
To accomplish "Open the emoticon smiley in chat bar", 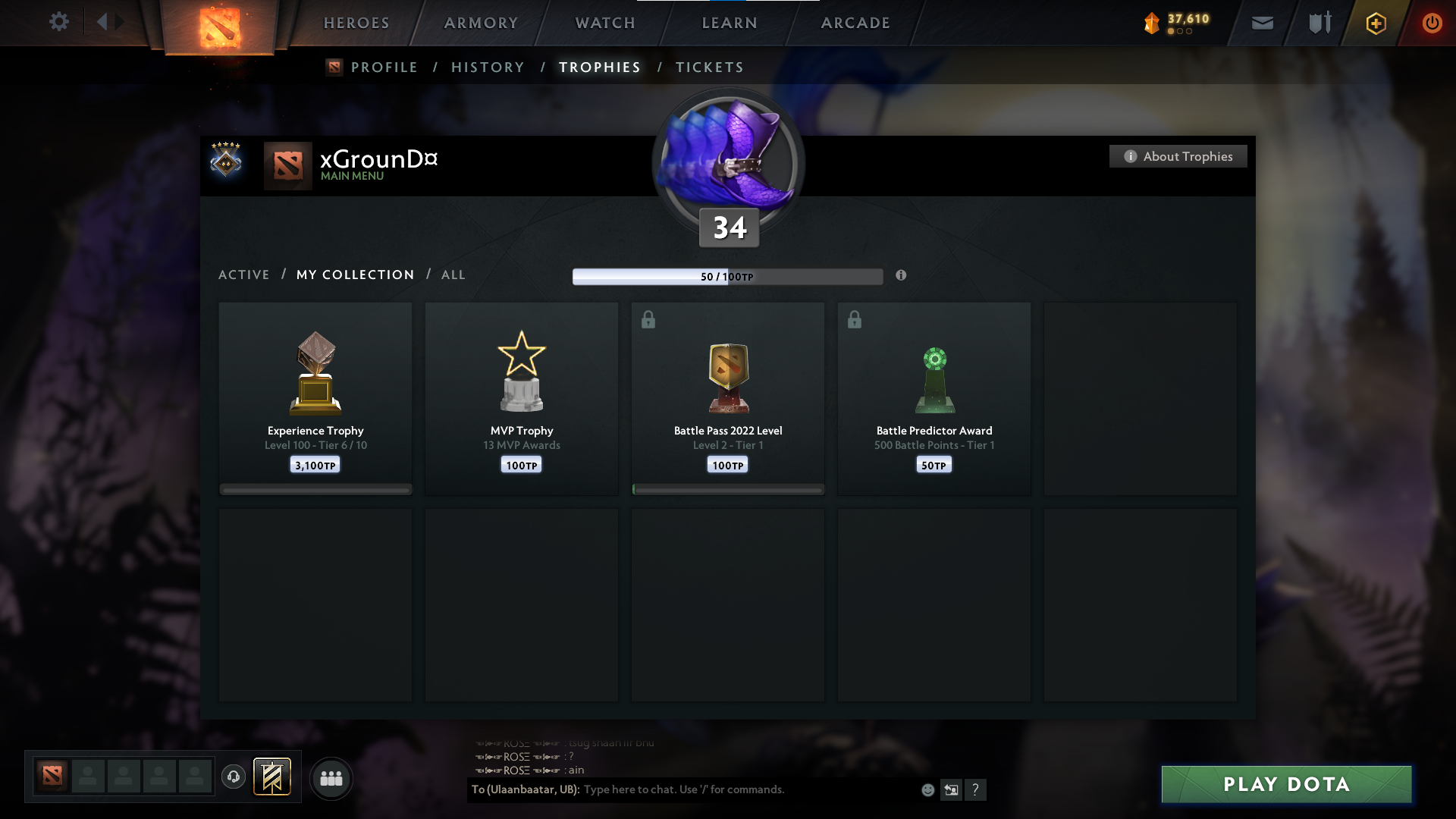I will (927, 789).
